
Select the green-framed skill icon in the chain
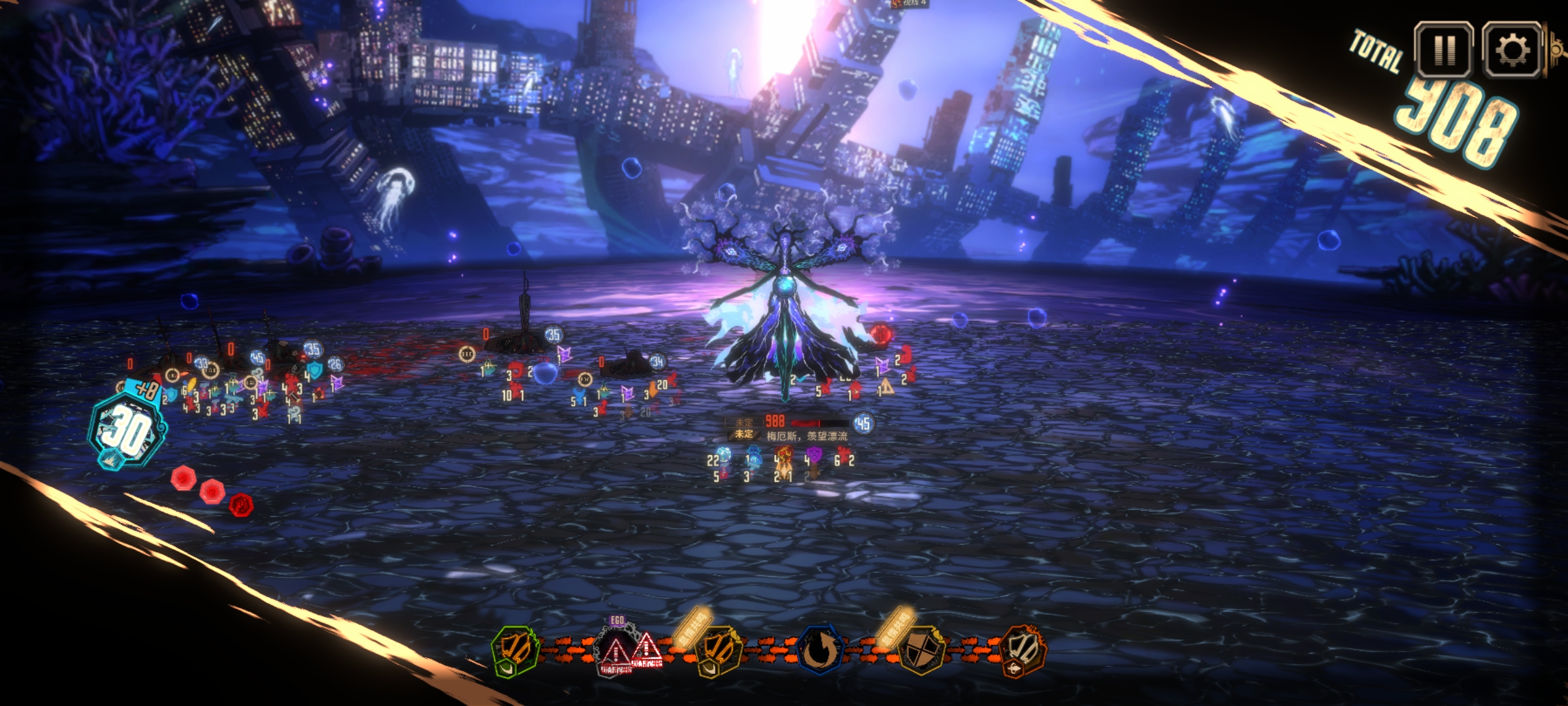pyautogui.click(x=515, y=650)
